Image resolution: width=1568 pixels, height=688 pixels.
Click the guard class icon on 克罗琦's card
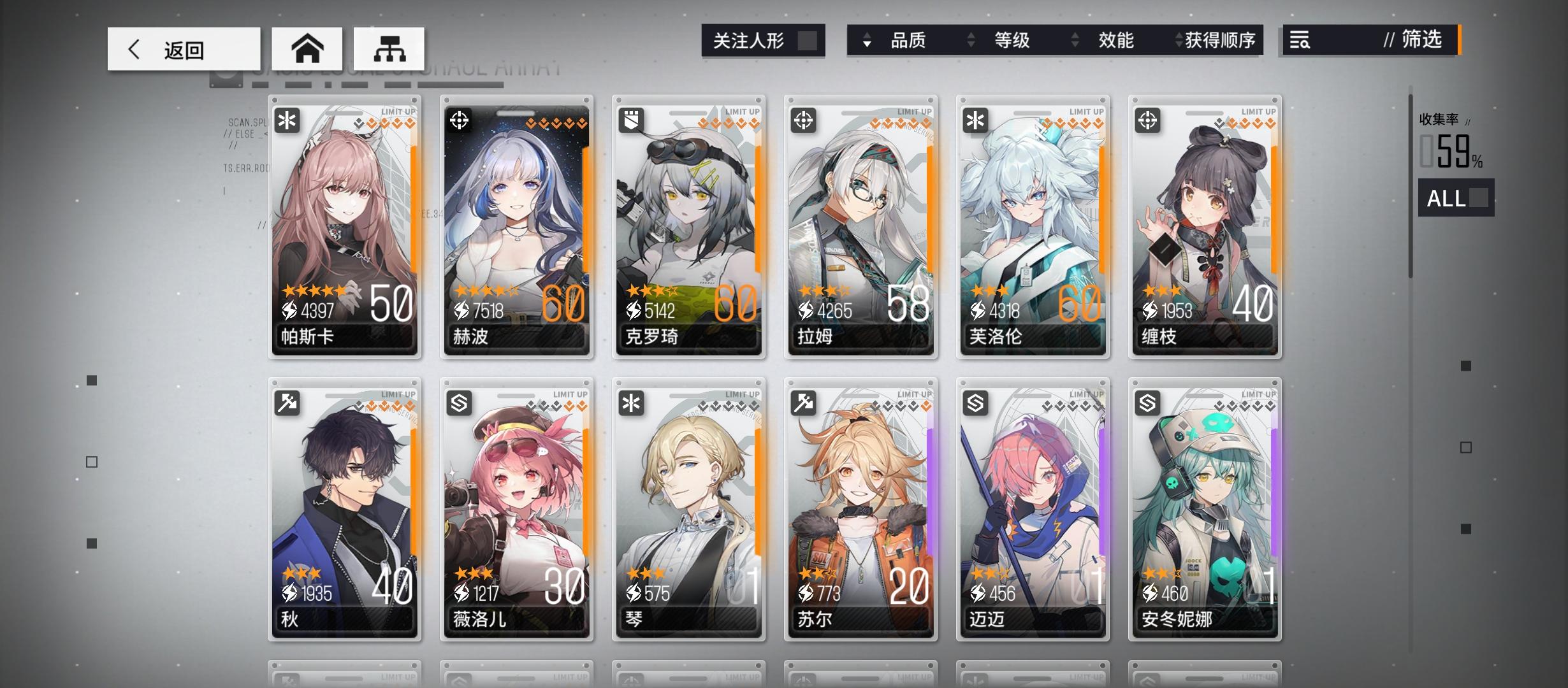[x=632, y=120]
